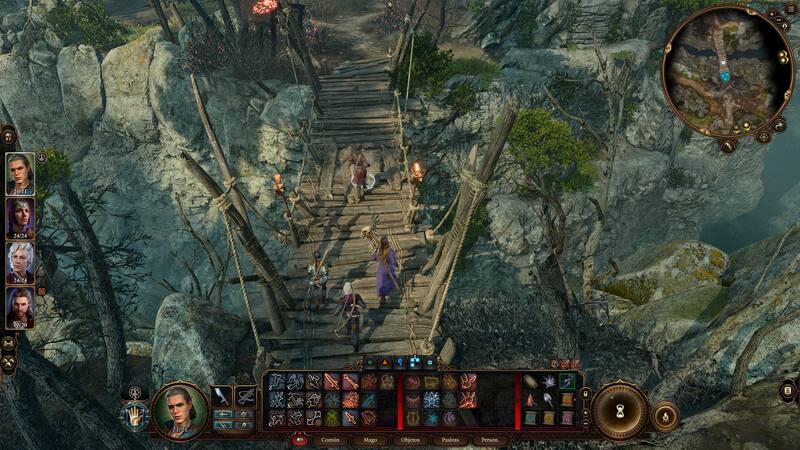Click the hourglass end turn button
Viewport: 800px width, 450px height.
click(619, 410)
